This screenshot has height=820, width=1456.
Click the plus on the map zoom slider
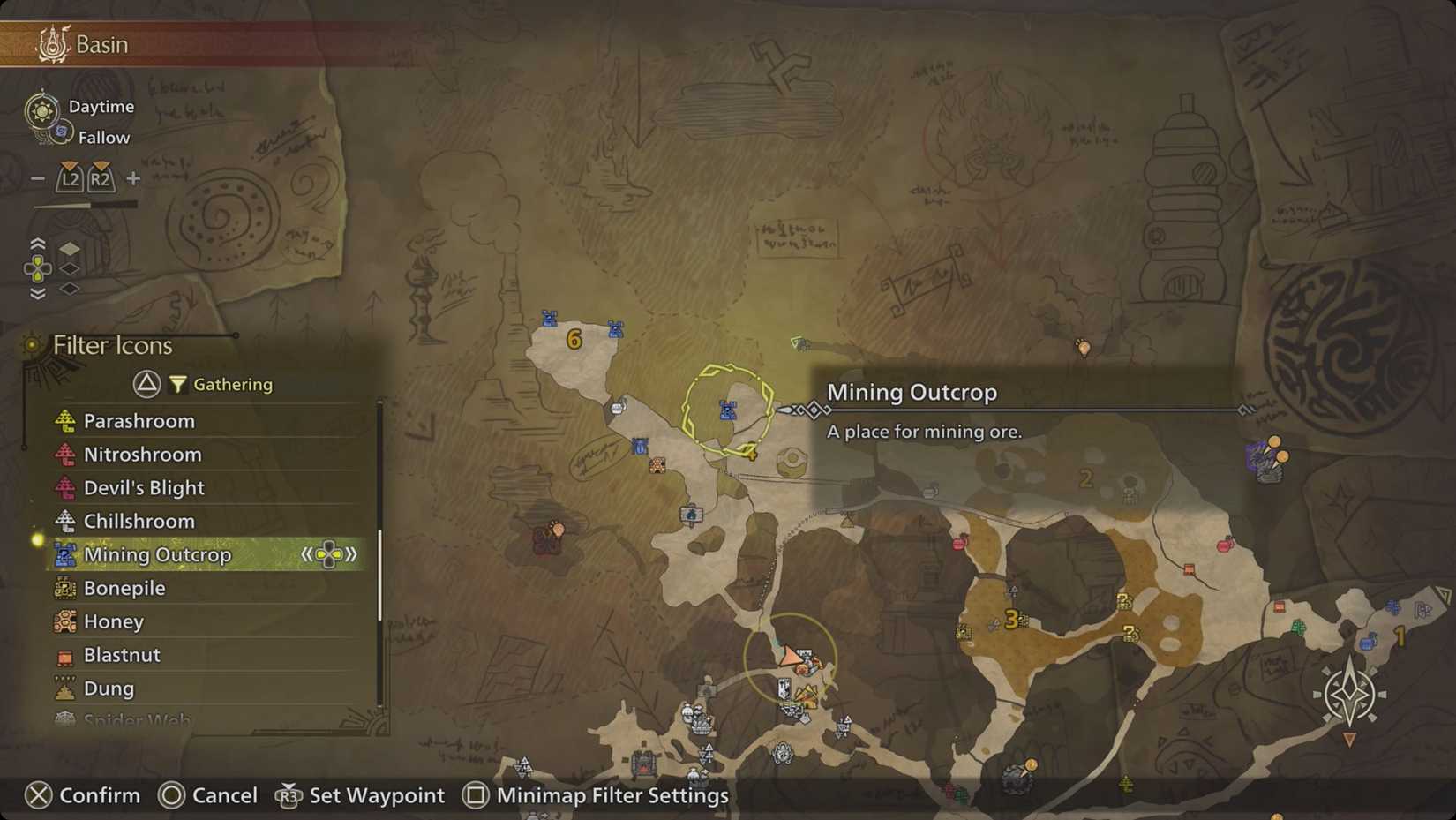(132, 177)
